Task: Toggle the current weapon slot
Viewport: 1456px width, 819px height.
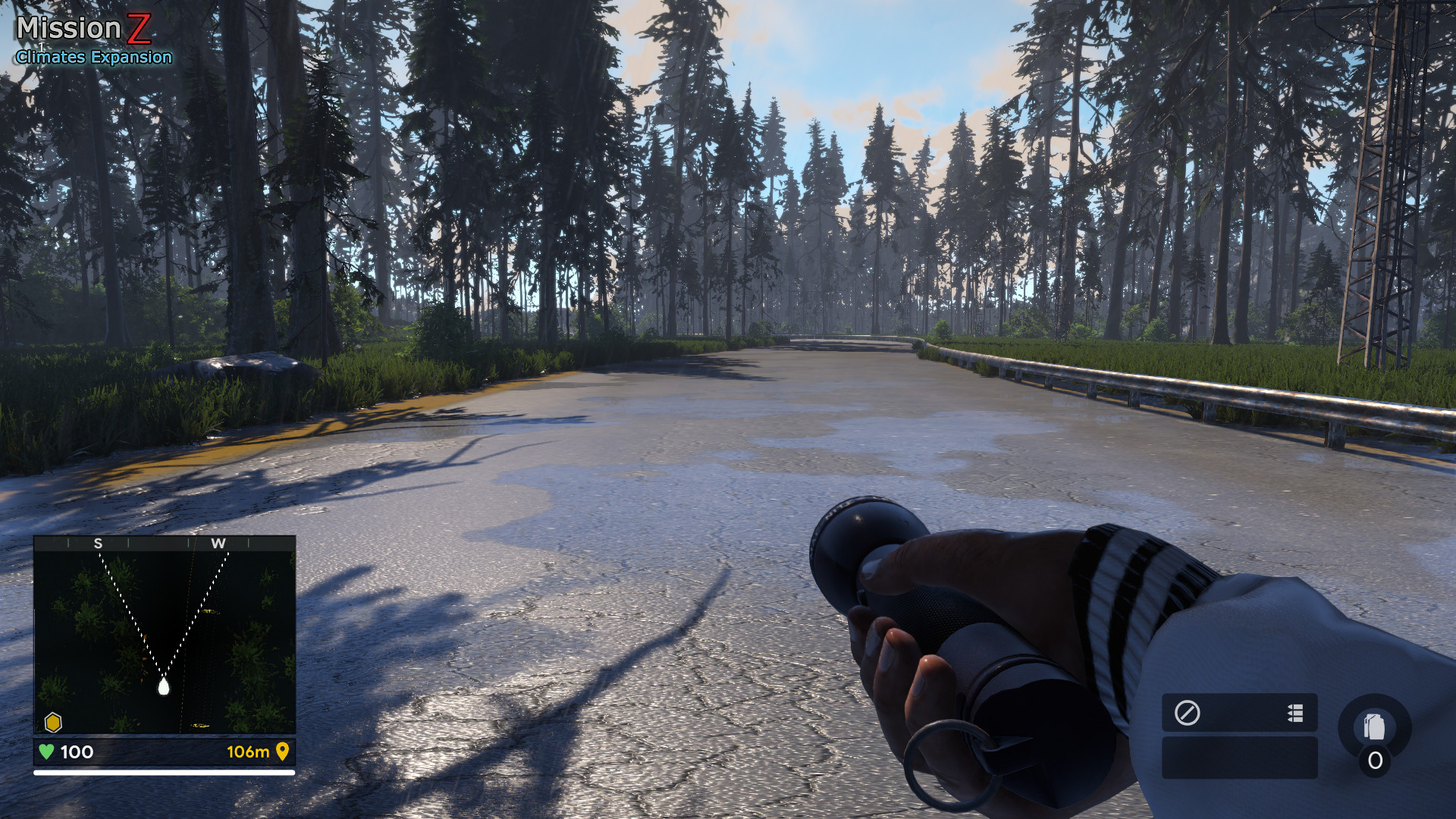Action: tap(1239, 713)
